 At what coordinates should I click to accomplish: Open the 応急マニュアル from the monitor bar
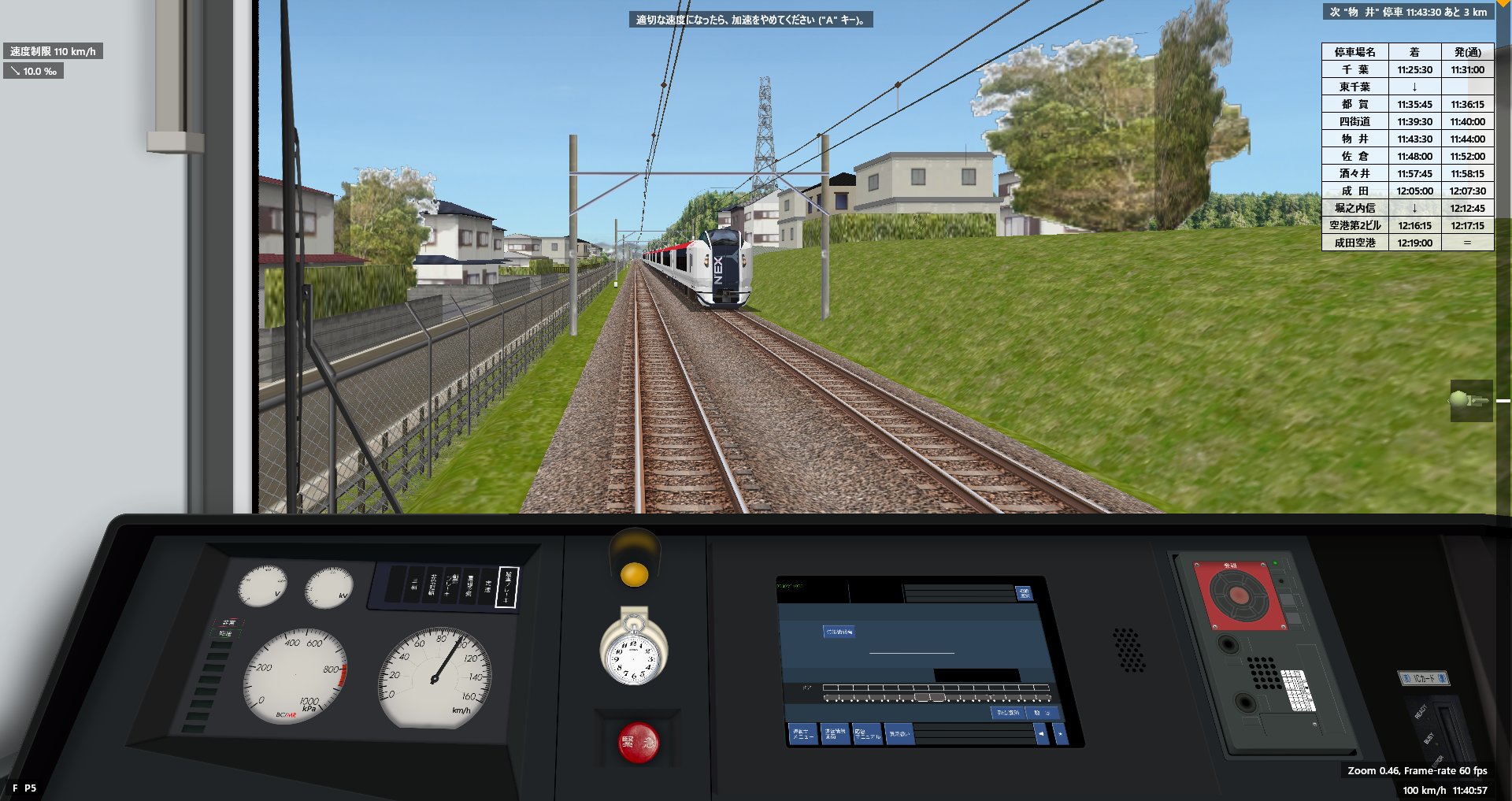tap(867, 733)
